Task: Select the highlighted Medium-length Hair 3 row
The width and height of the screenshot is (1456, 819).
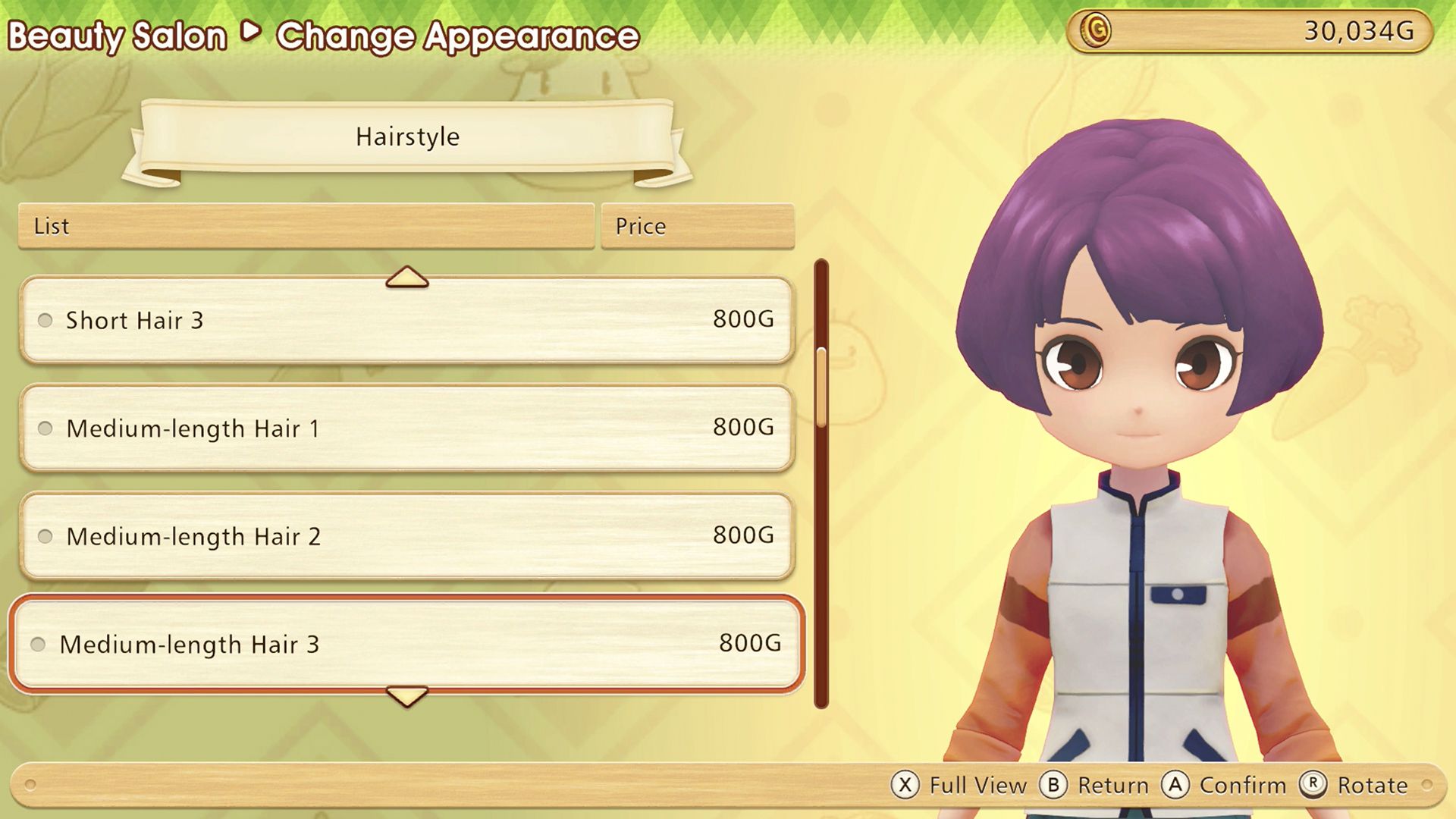Action: pos(406,644)
